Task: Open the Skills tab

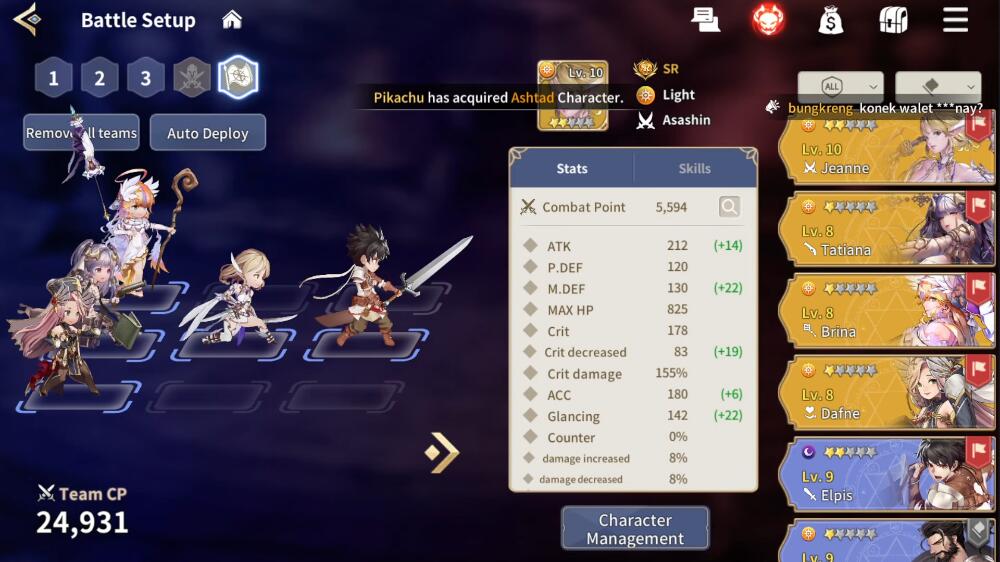Action: click(x=695, y=169)
